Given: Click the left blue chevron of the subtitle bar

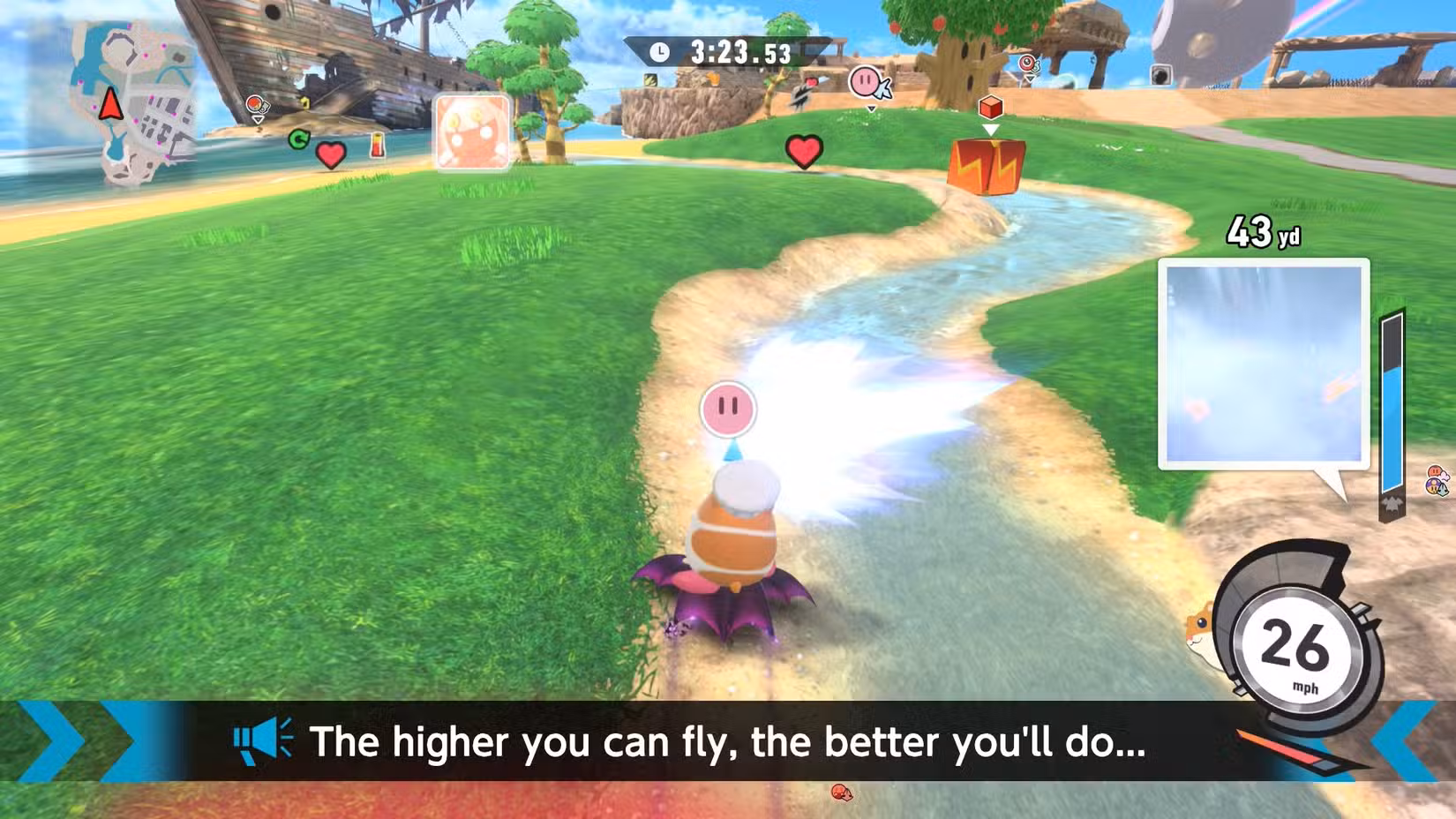Looking at the screenshot, I should coord(40,743).
